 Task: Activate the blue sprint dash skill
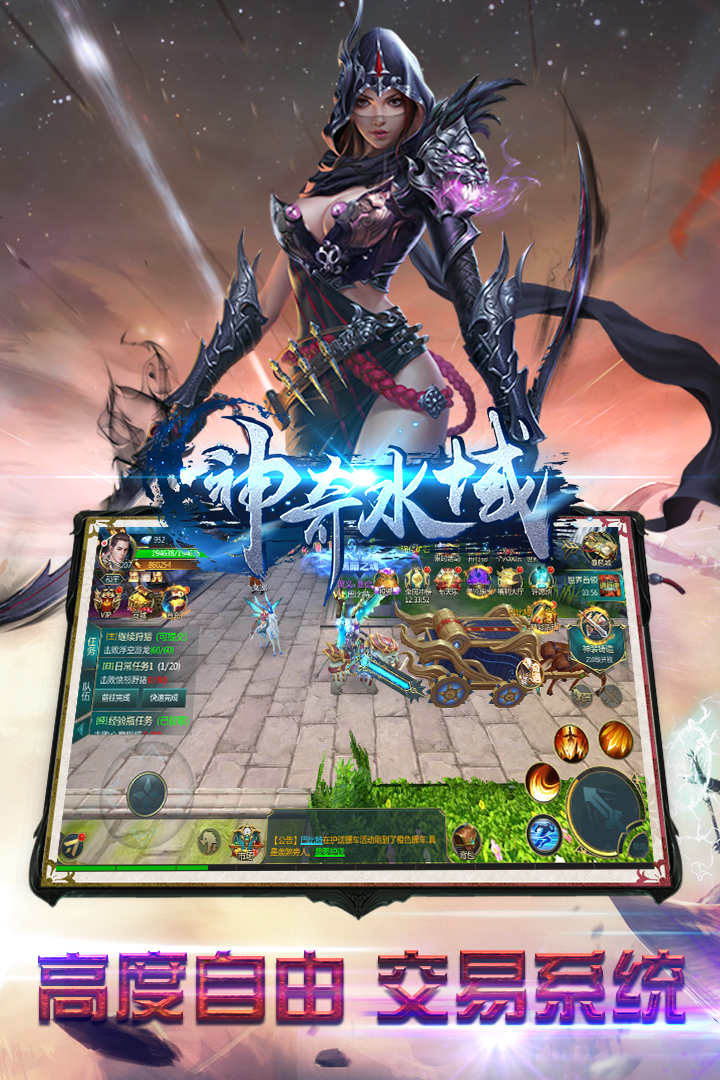click(x=544, y=832)
